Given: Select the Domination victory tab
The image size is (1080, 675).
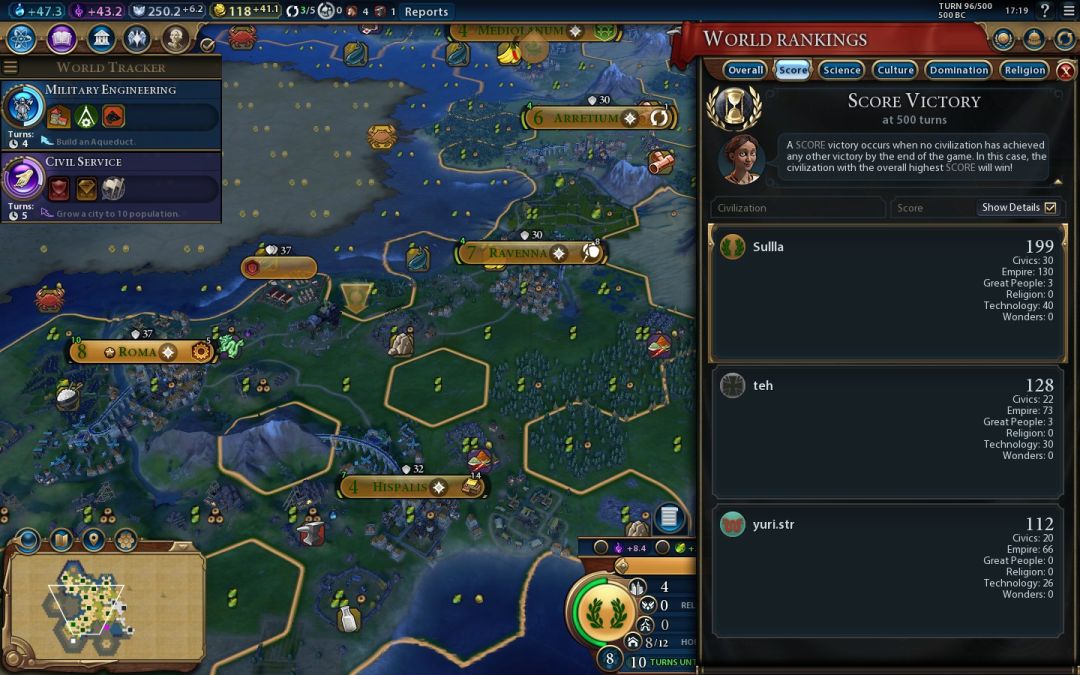Looking at the screenshot, I should coord(958,70).
